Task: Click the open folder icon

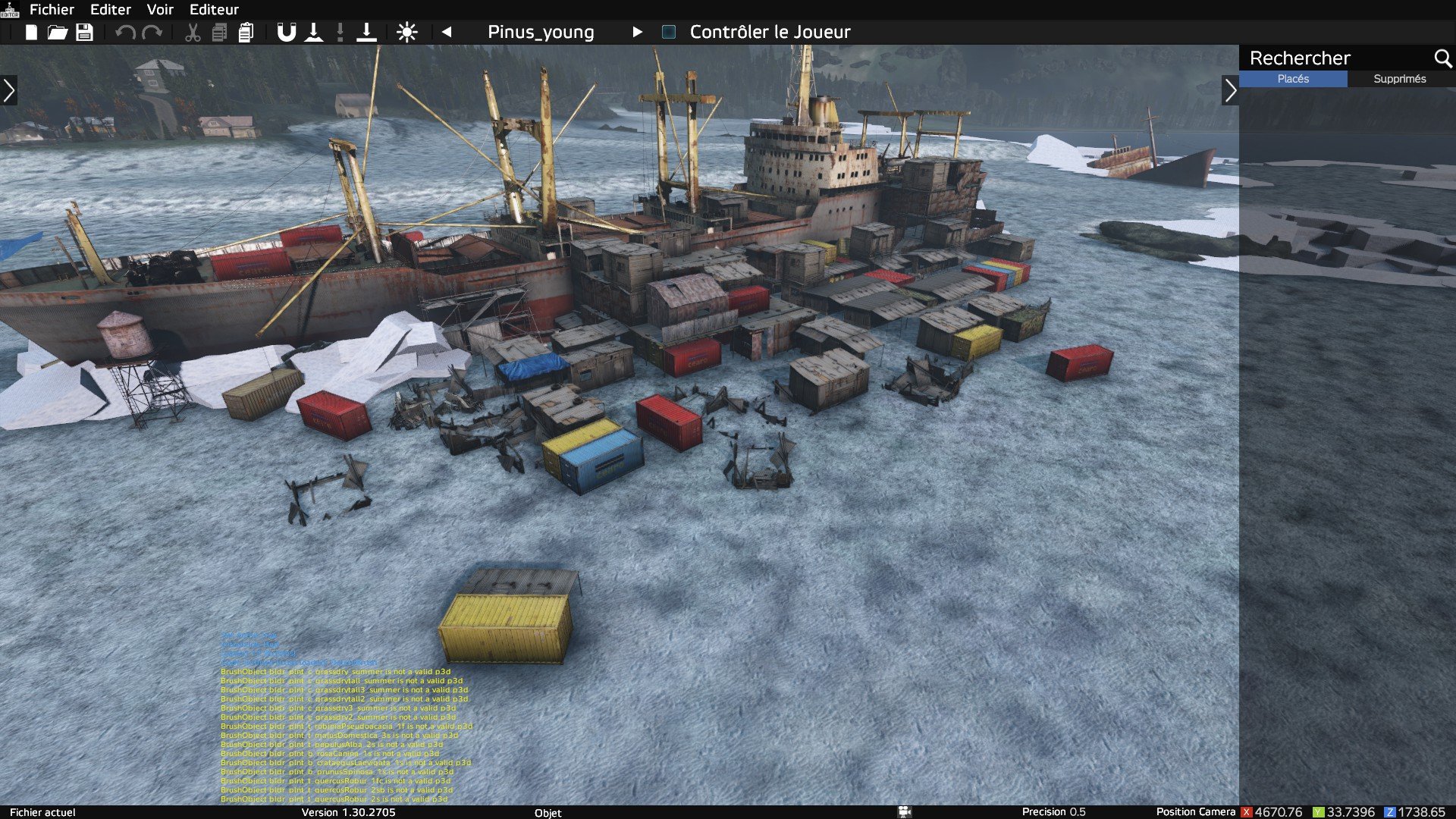Action: click(58, 33)
